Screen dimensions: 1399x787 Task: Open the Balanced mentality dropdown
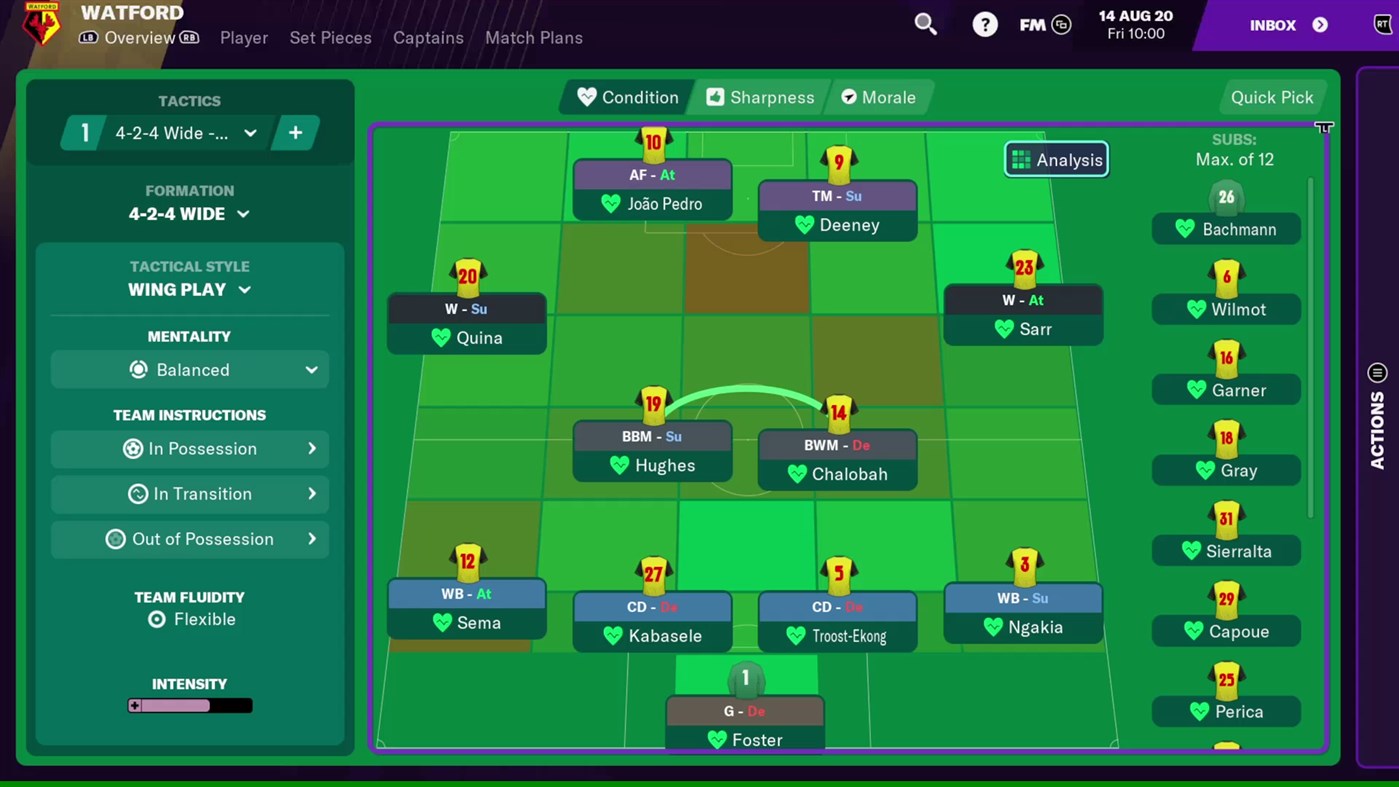pyautogui.click(x=189, y=370)
